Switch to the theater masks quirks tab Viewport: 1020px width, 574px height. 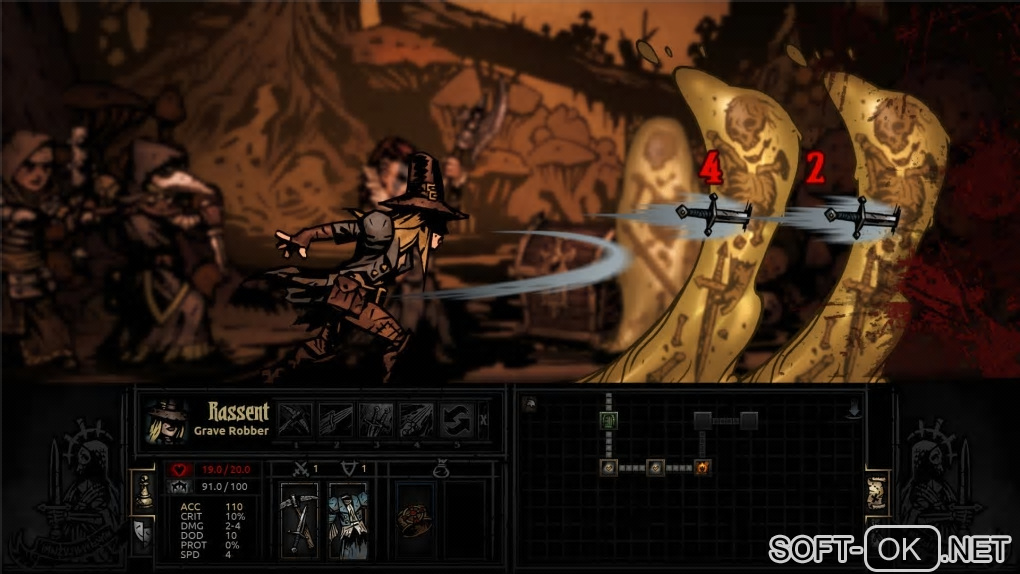[142, 535]
